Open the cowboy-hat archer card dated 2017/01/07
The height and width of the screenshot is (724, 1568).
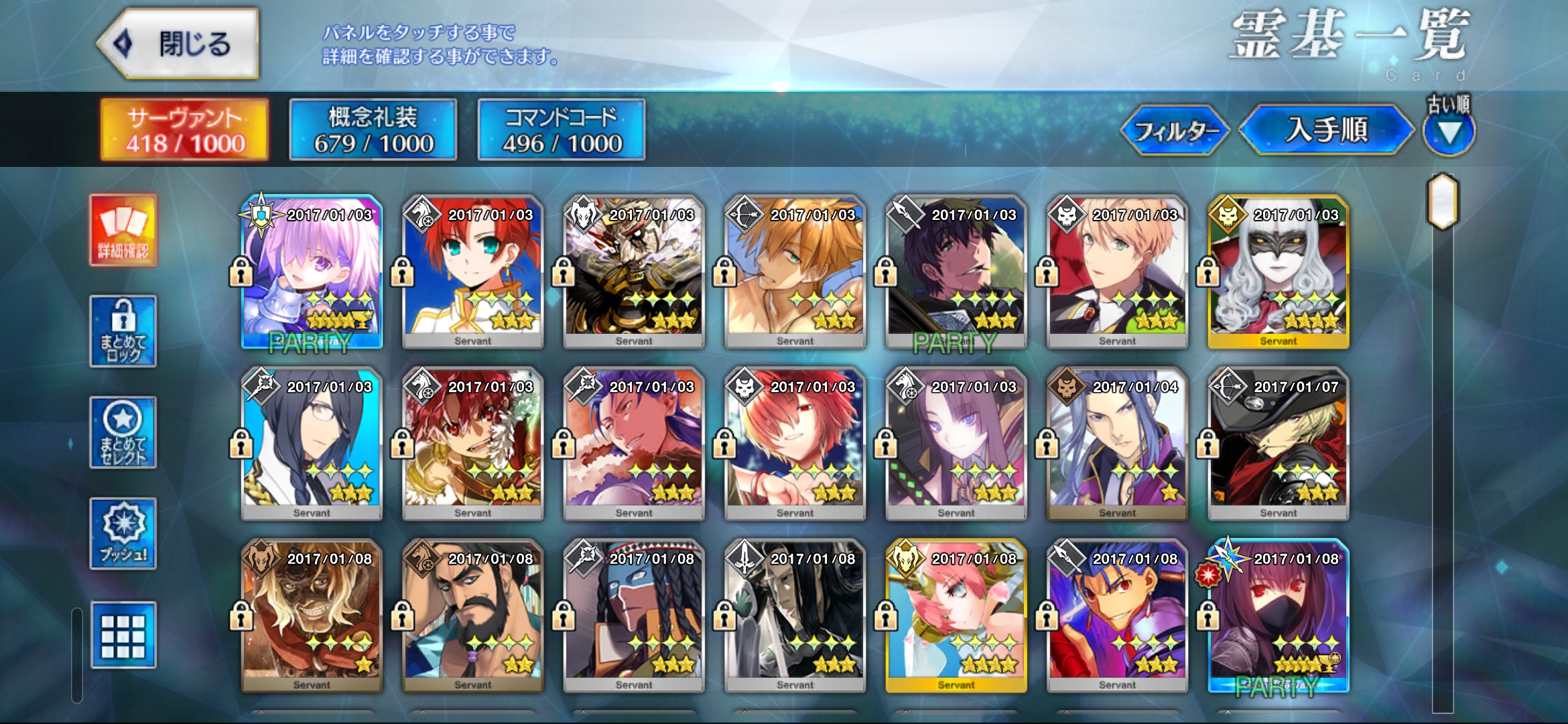[x=1278, y=443]
